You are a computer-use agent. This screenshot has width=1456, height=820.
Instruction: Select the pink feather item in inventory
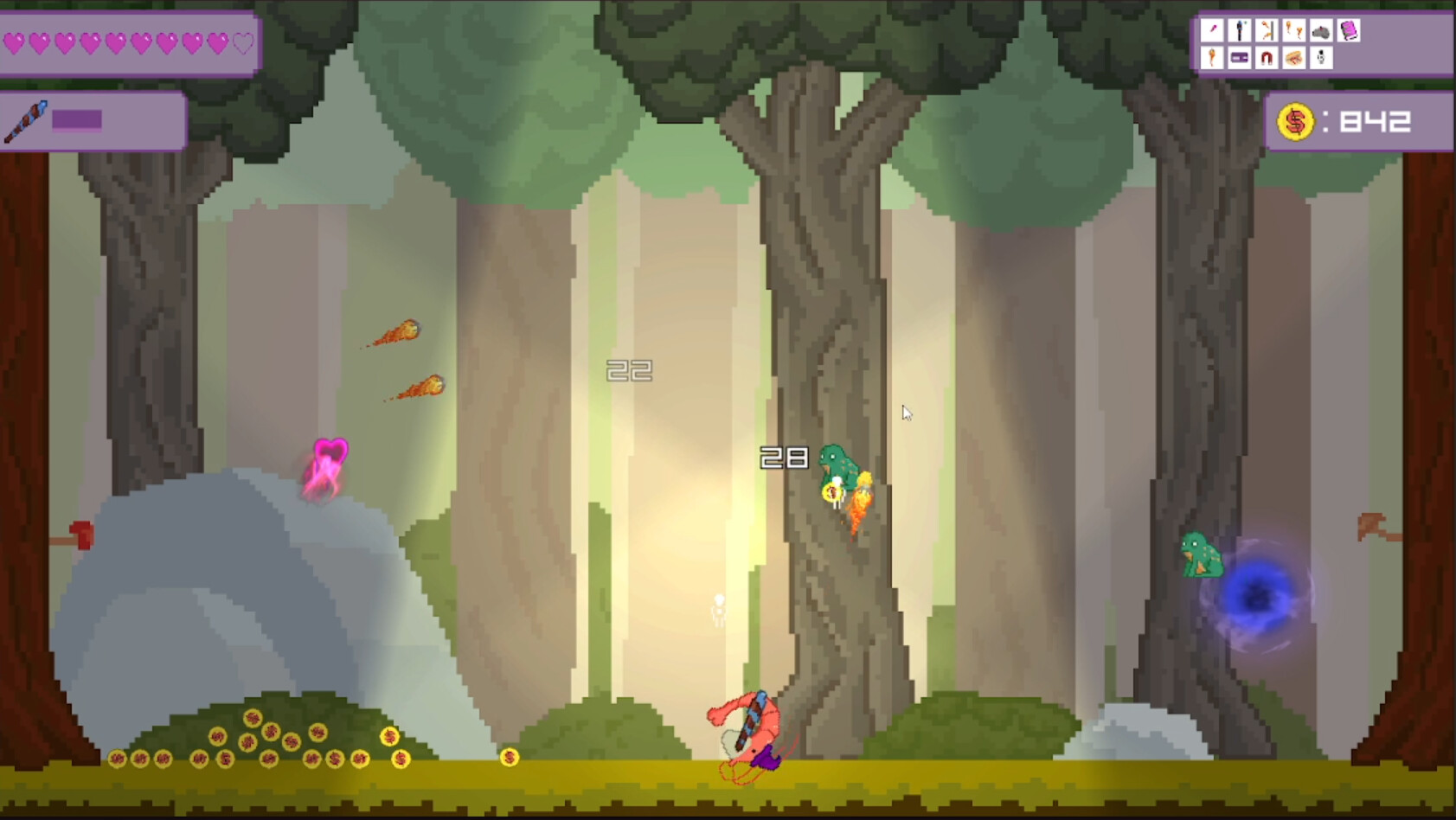(1212, 29)
